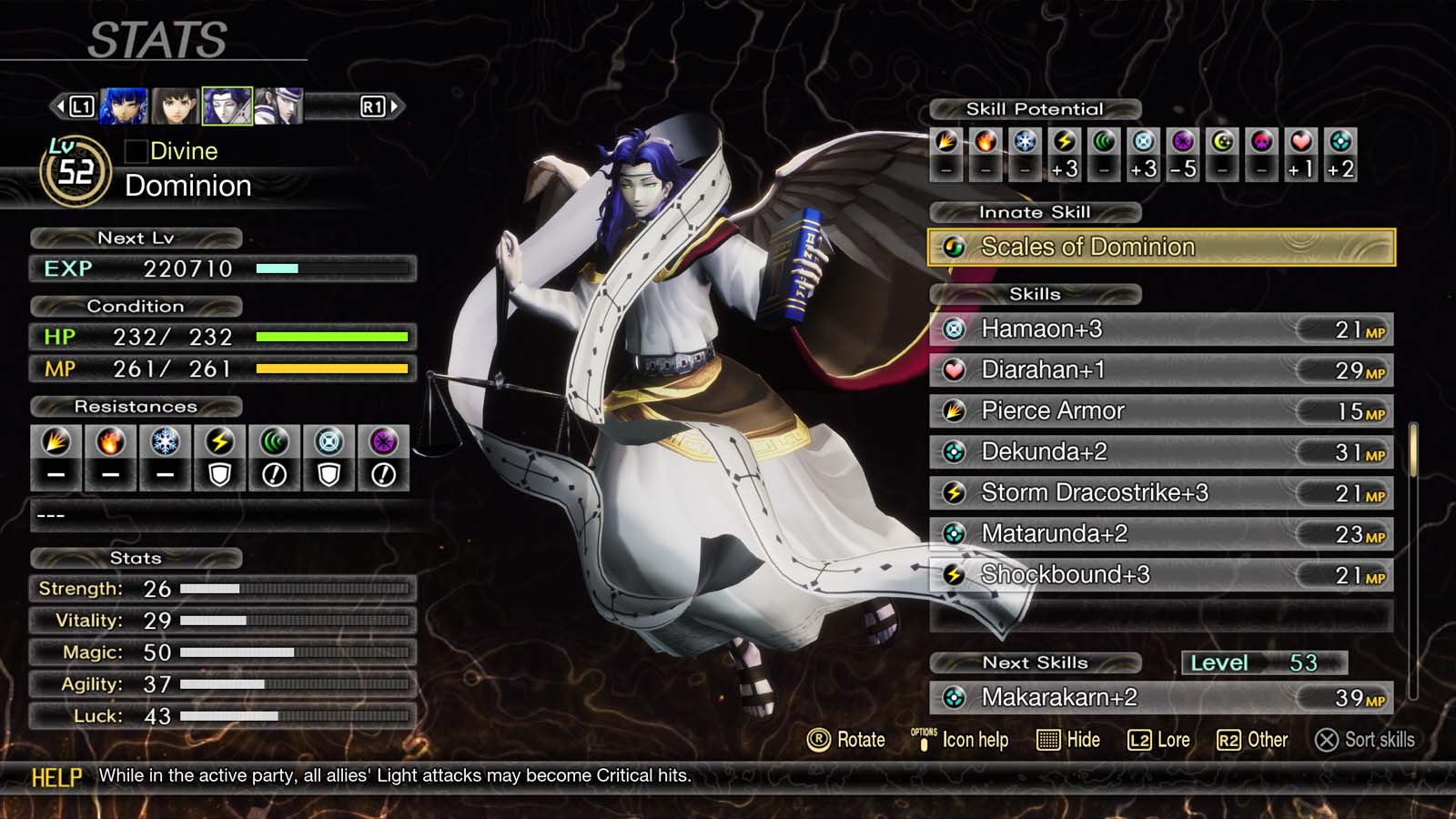The height and width of the screenshot is (819, 1456).
Task: Select the support icon beside Makarakarn+2
Action: pos(954,698)
